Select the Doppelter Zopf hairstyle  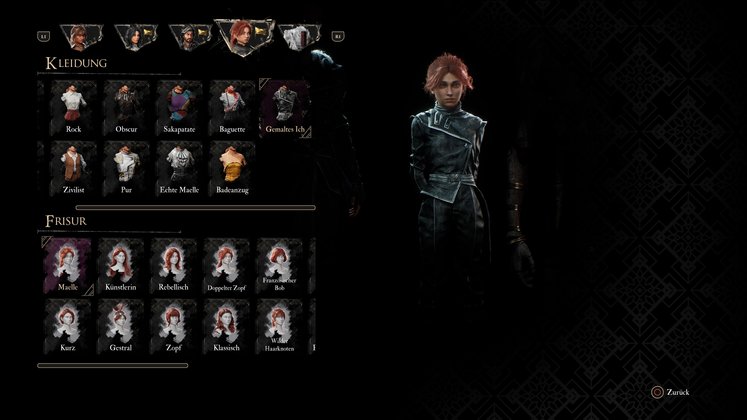point(227,266)
